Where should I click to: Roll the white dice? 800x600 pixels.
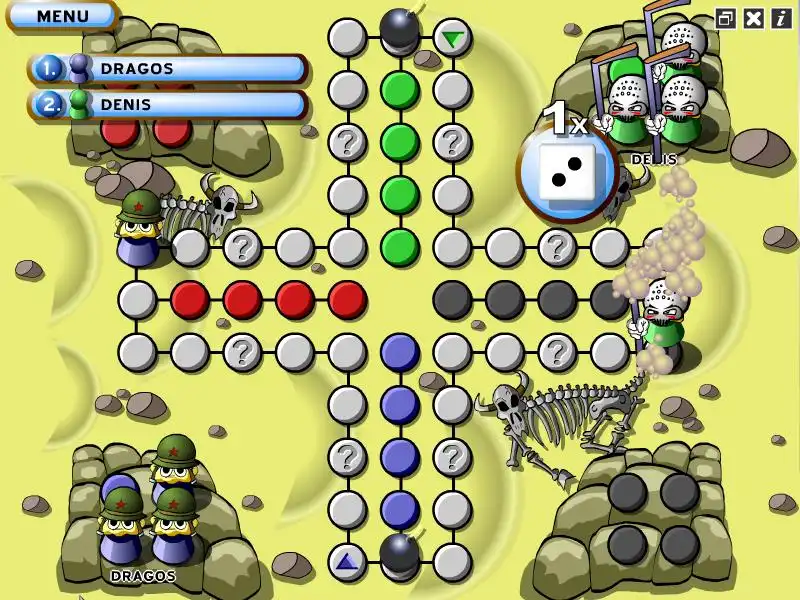click(x=565, y=168)
